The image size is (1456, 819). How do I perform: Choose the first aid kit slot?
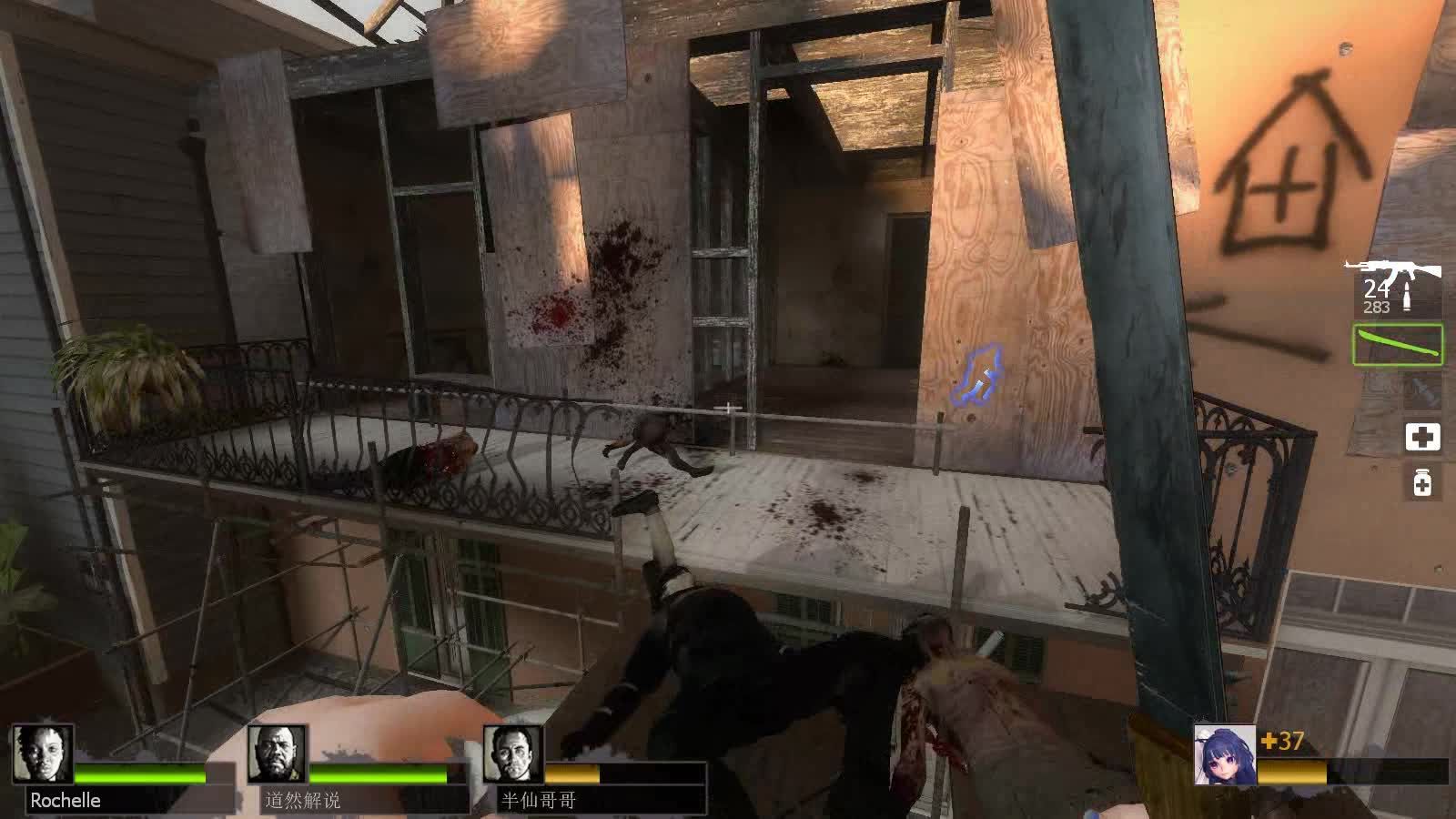coord(1422,437)
